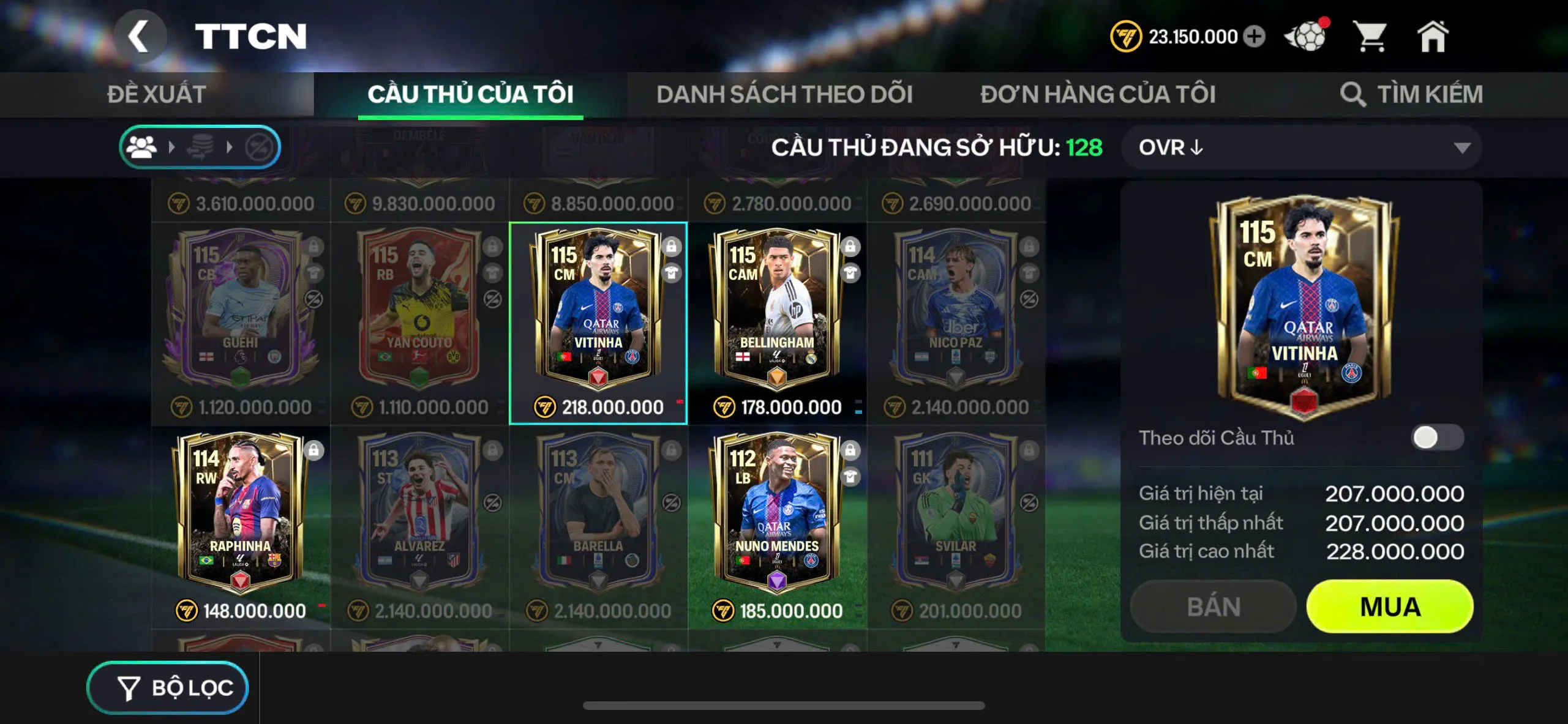Viewport: 1568px width, 724px height.
Task: Switch to the ĐƠN HÀNG CỦA TÔI tab
Action: (1098, 94)
